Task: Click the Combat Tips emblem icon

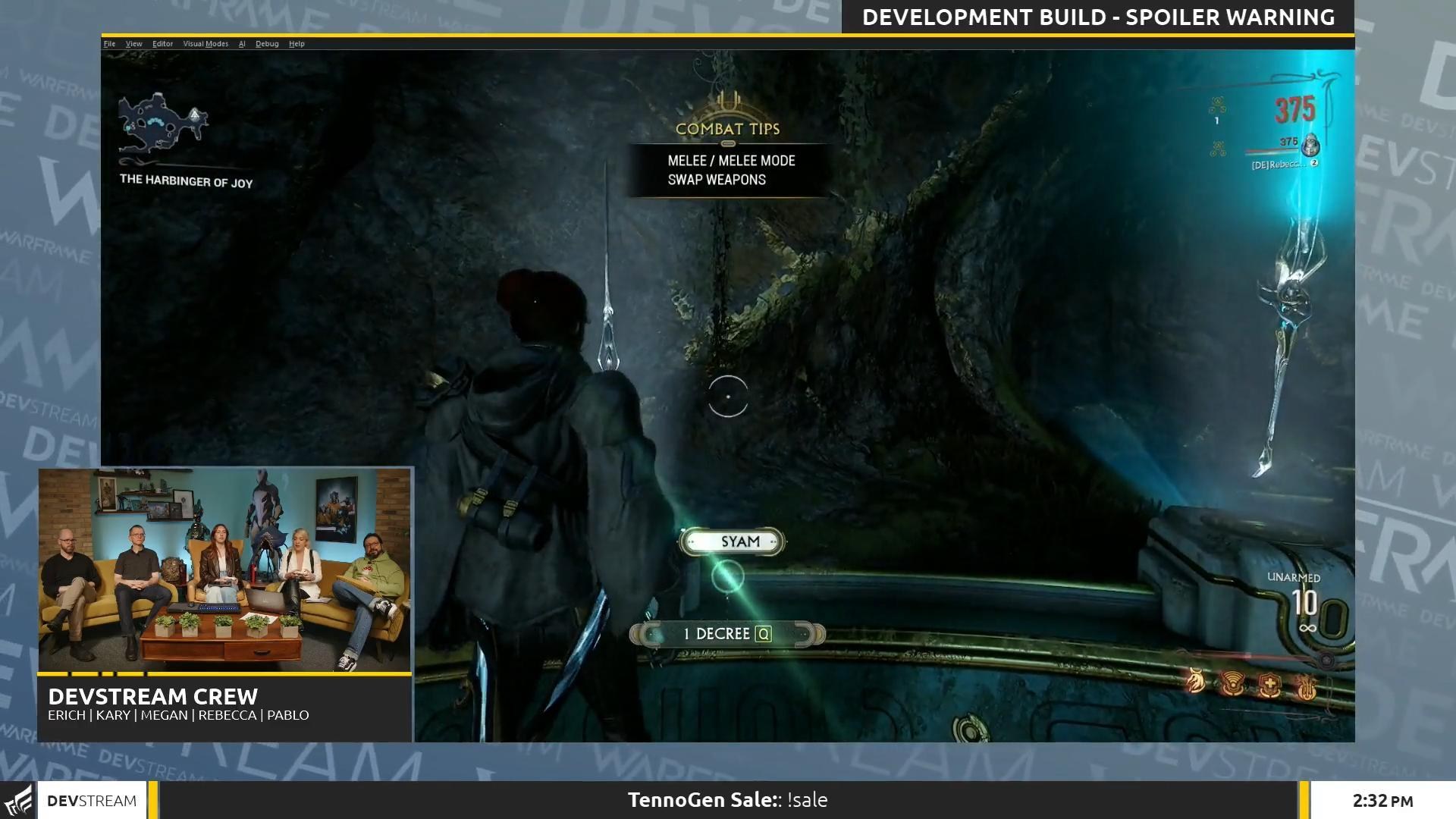Action: pyautogui.click(x=726, y=102)
